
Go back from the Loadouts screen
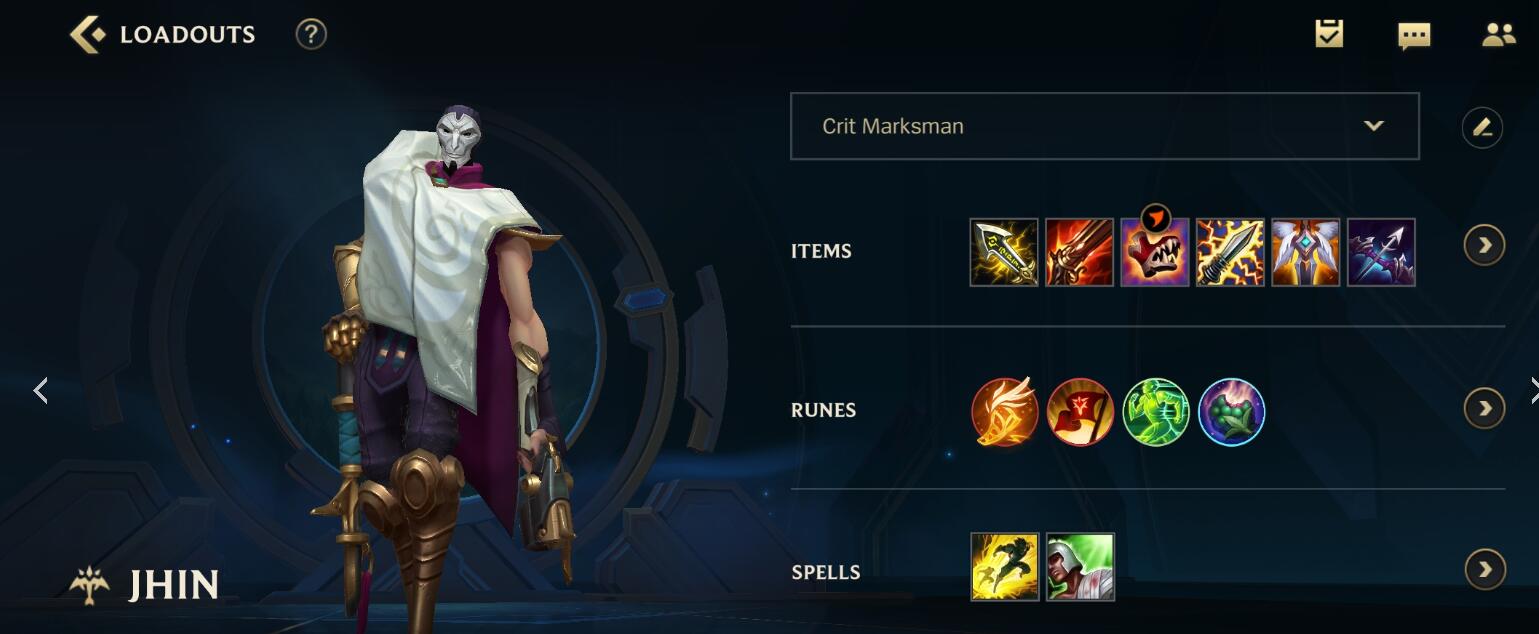coord(87,35)
